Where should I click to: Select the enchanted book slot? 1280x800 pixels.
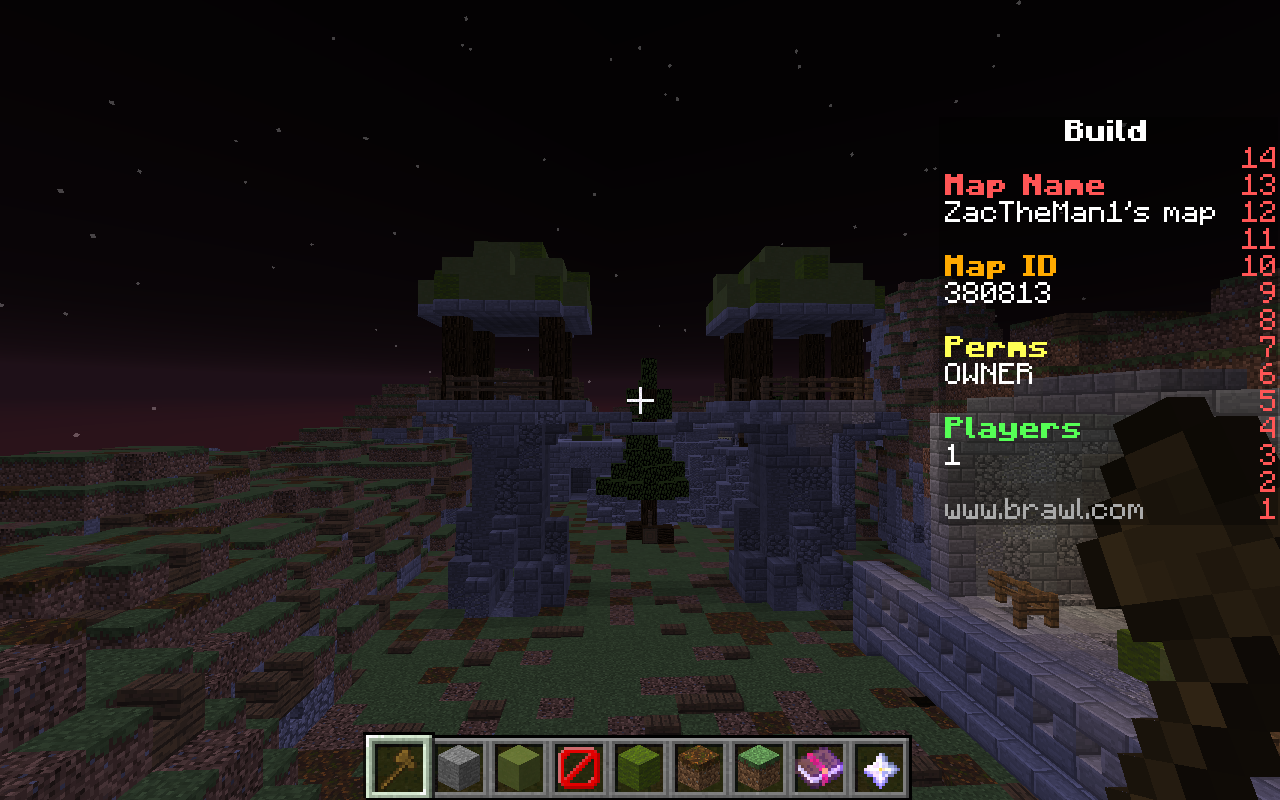(x=819, y=768)
